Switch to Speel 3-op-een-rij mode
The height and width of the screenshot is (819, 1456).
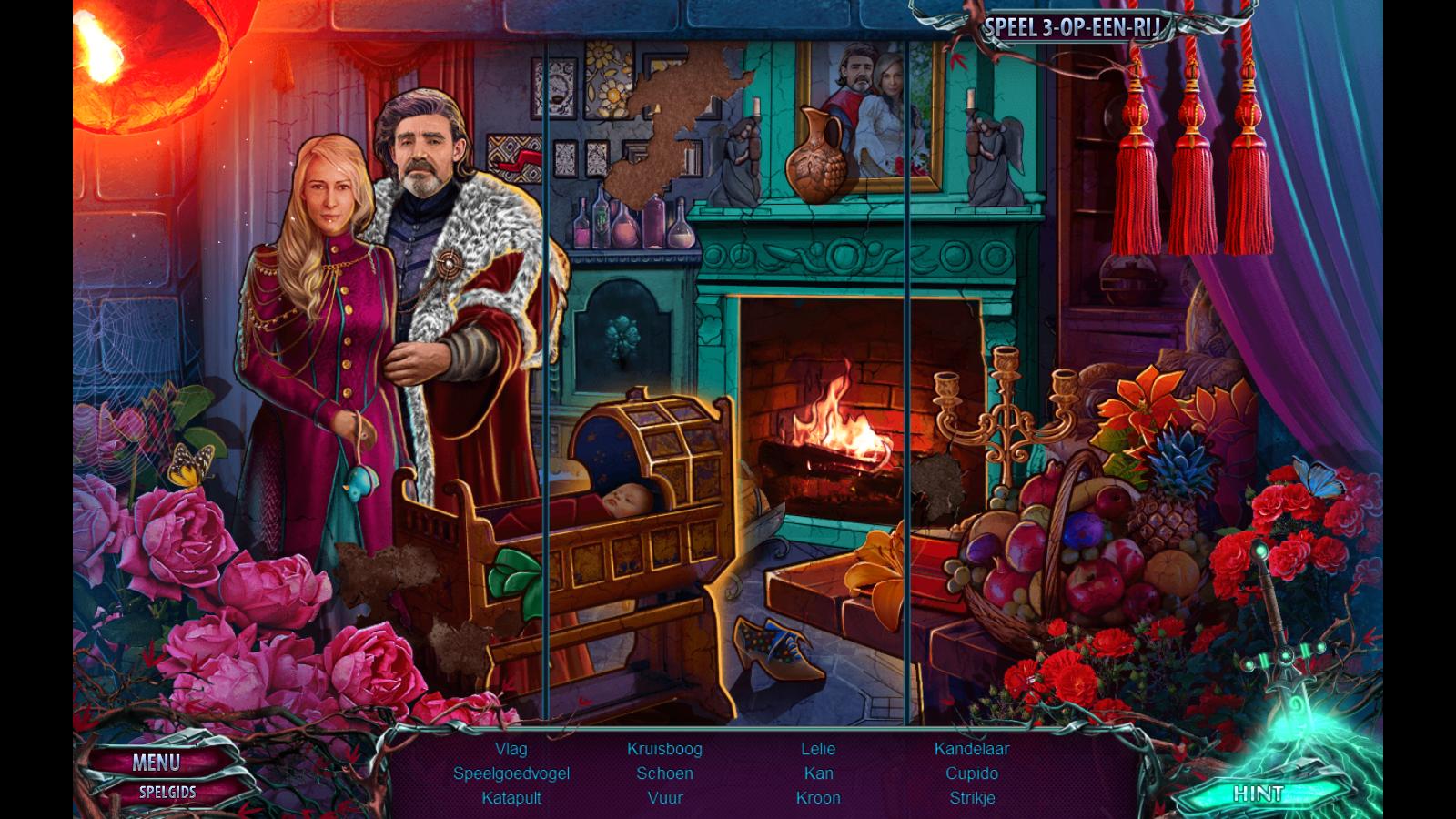coord(1073,27)
